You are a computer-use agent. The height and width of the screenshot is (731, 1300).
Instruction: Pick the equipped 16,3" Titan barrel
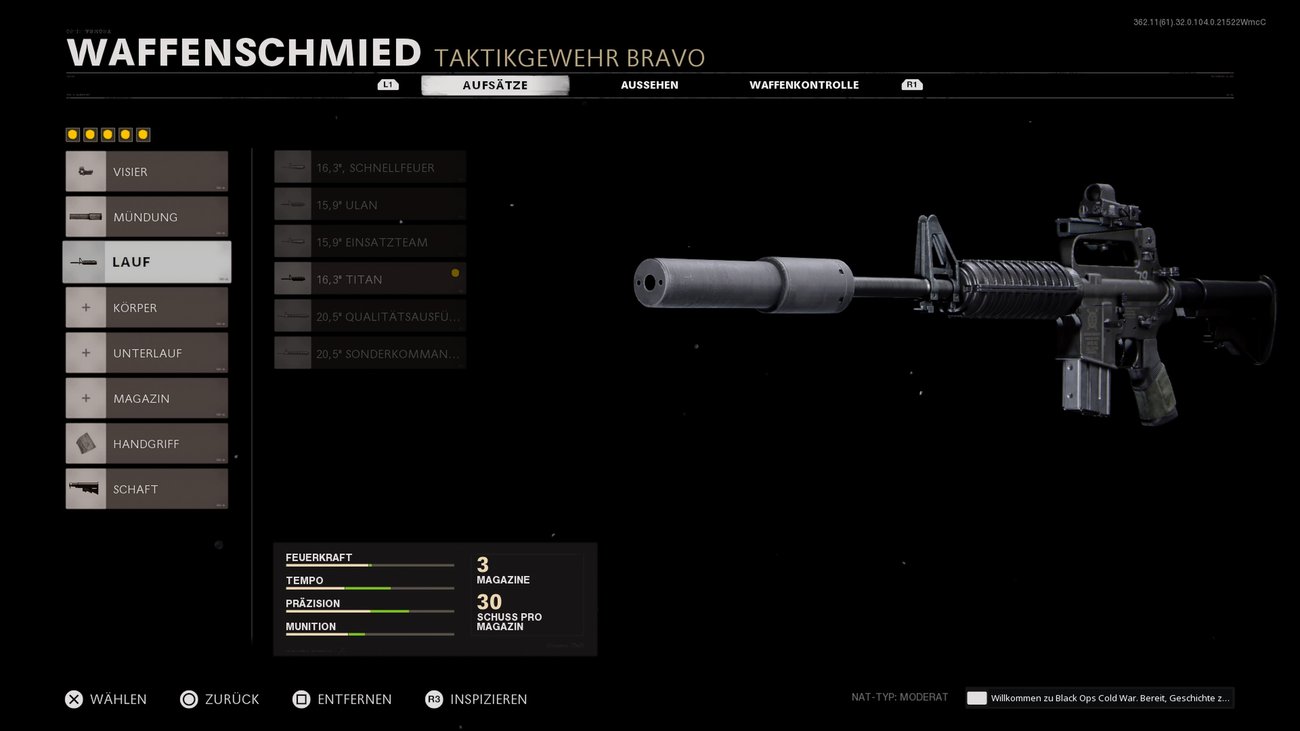(370, 279)
